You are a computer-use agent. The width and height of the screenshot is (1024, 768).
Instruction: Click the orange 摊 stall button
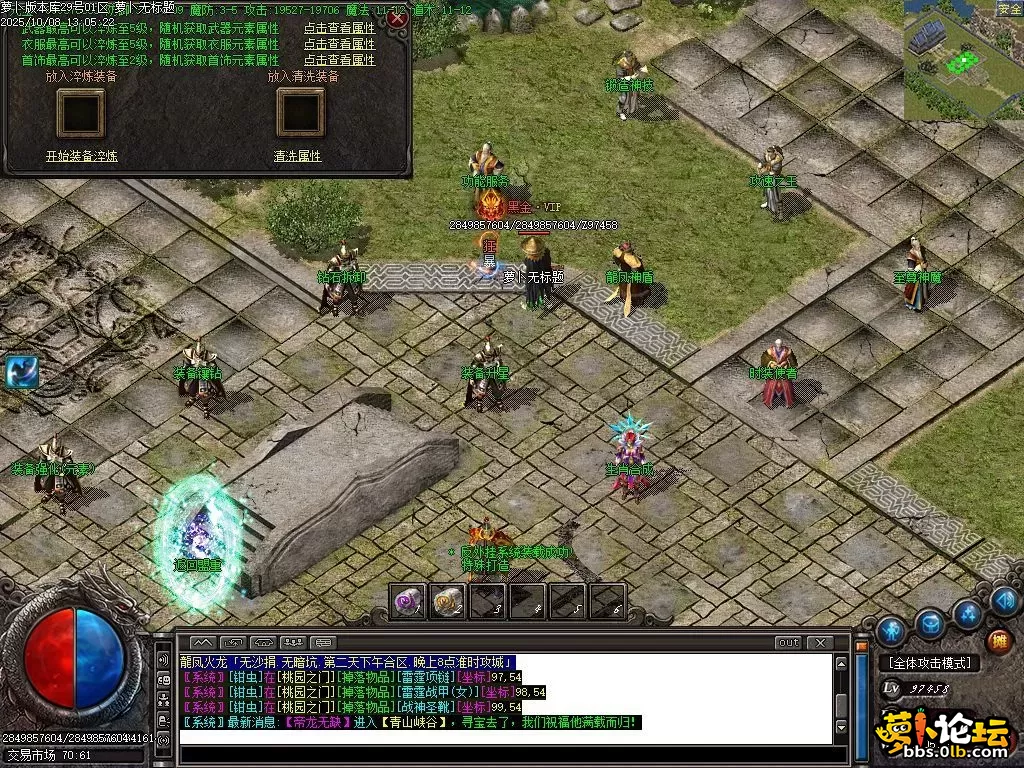(998, 641)
